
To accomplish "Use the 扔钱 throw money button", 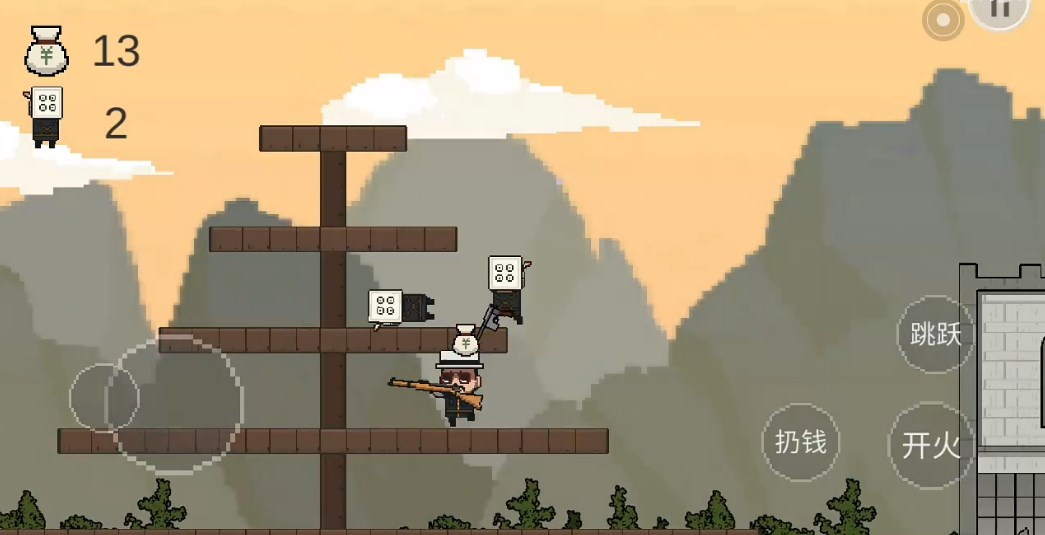I will [x=801, y=441].
